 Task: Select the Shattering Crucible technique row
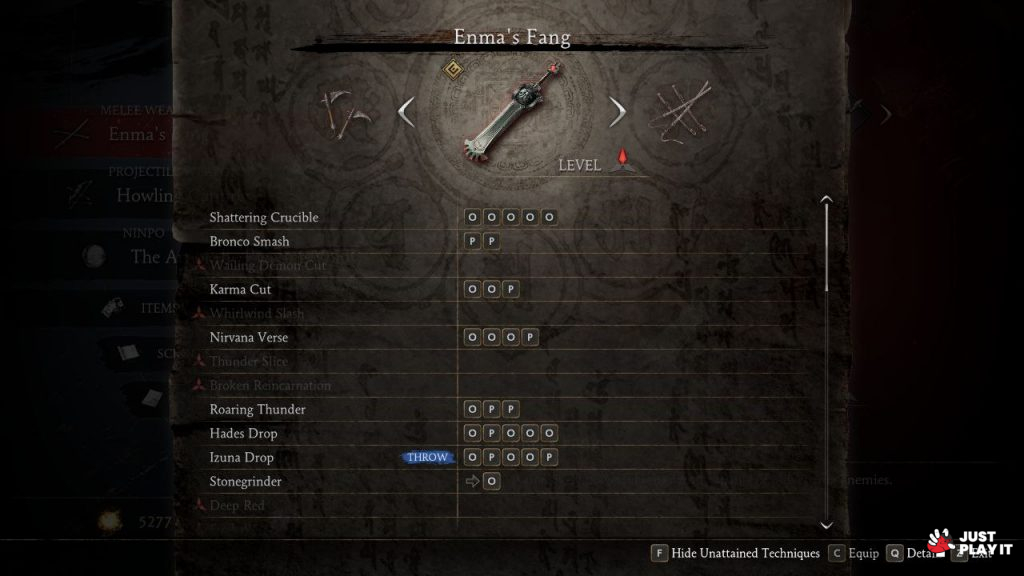[x=264, y=217]
